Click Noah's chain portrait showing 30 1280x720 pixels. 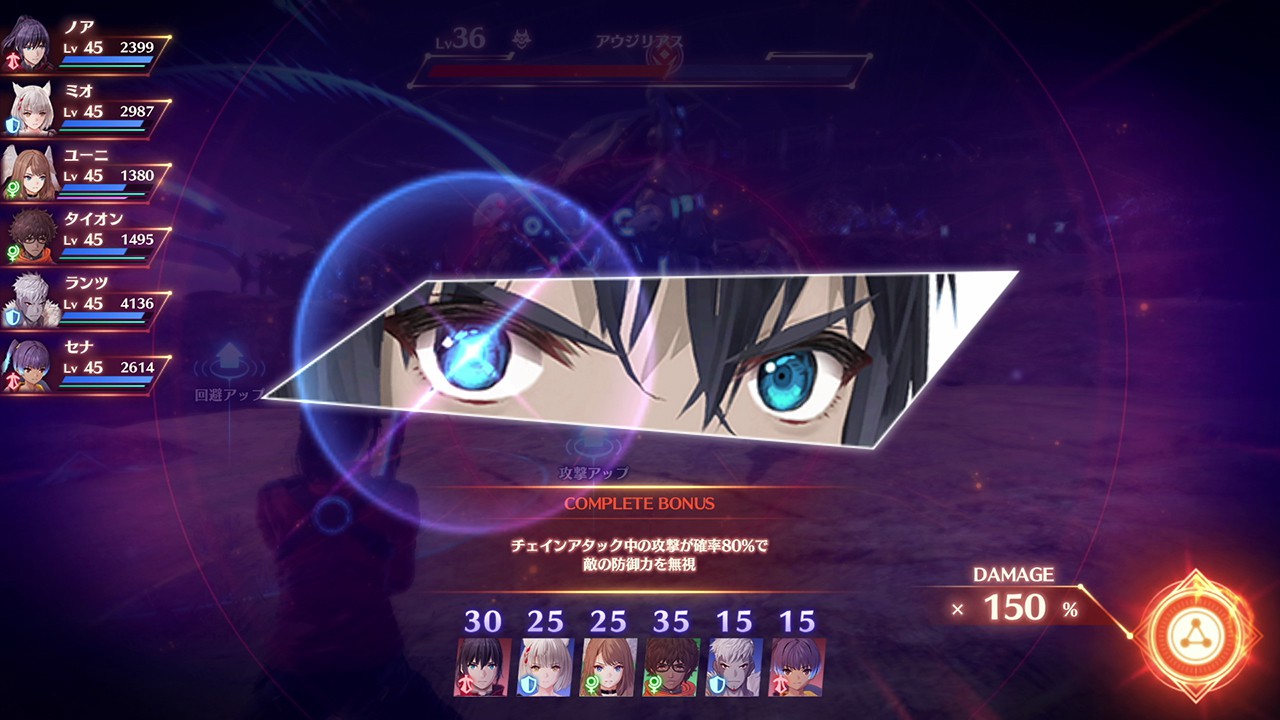pyautogui.click(x=482, y=667)
